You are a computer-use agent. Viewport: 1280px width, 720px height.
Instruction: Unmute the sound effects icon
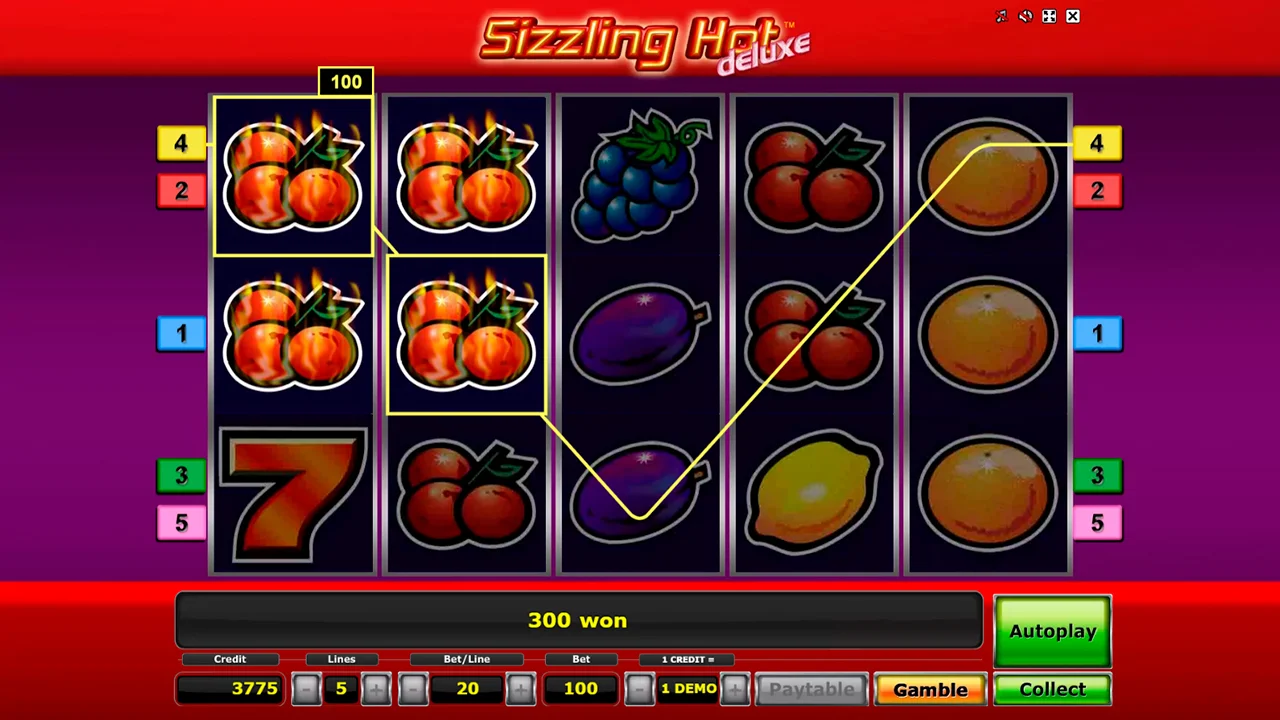[x=1025, y=16]
